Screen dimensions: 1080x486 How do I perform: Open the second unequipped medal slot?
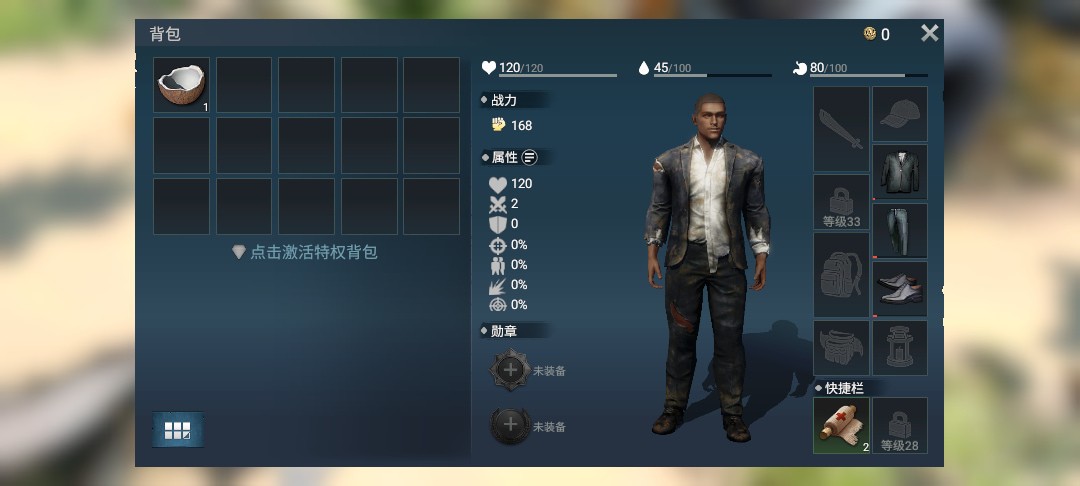(510, 426)
